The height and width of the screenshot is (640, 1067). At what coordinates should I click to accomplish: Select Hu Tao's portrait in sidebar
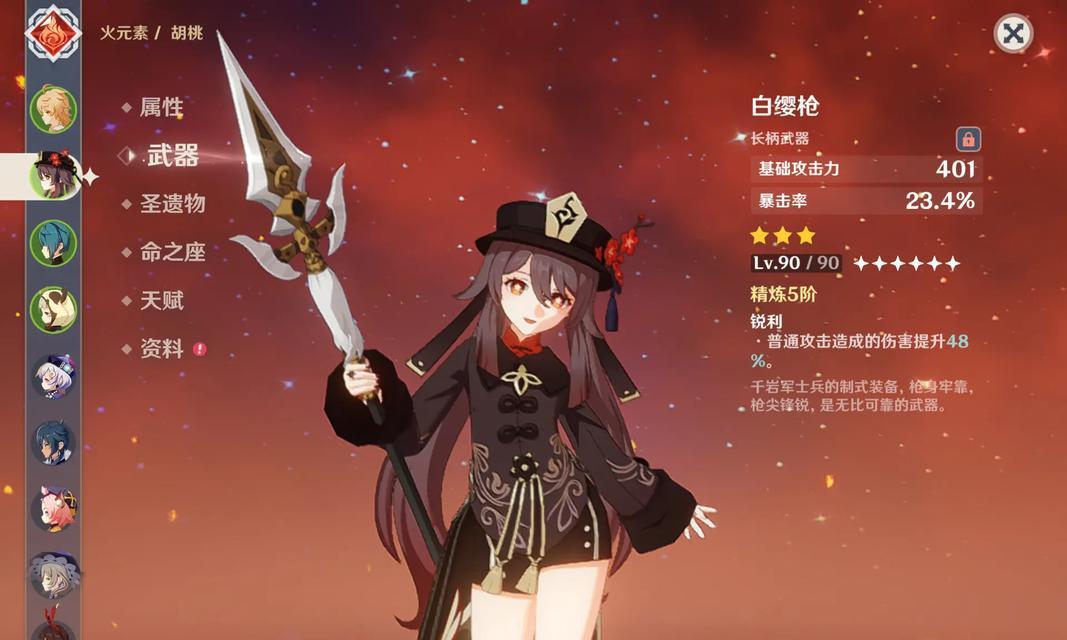[x=53, y=176]
